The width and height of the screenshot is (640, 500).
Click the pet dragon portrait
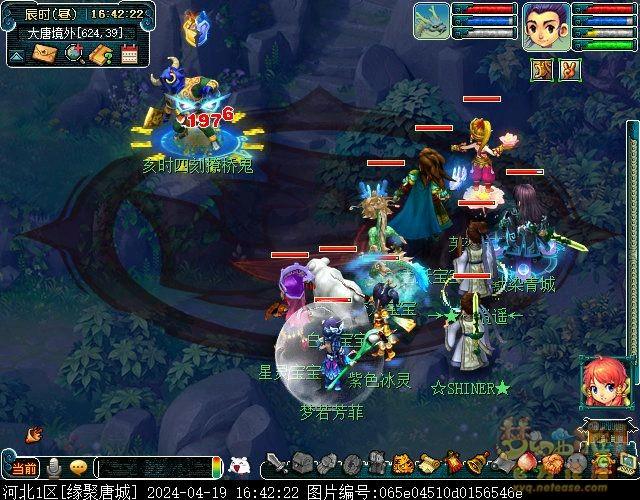[x=432, y=21]
